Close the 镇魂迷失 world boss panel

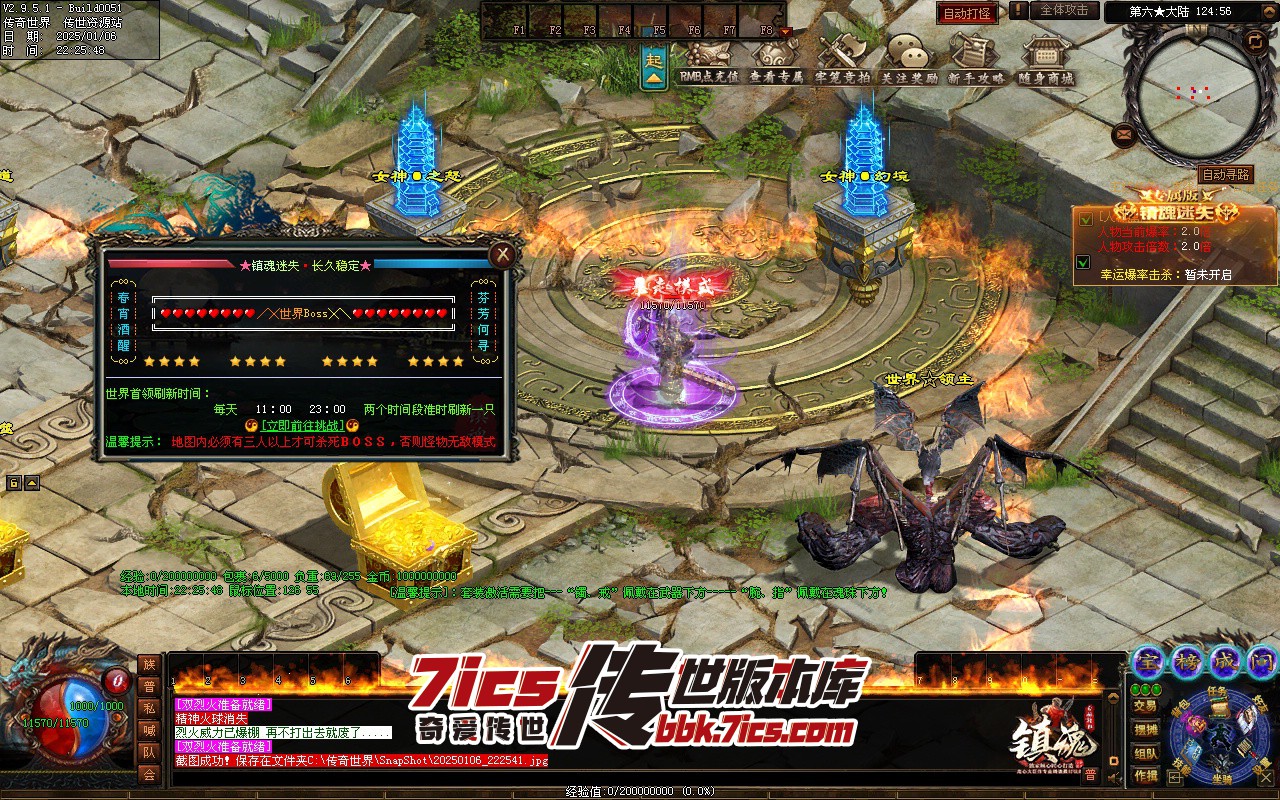[x=502, y=255]
